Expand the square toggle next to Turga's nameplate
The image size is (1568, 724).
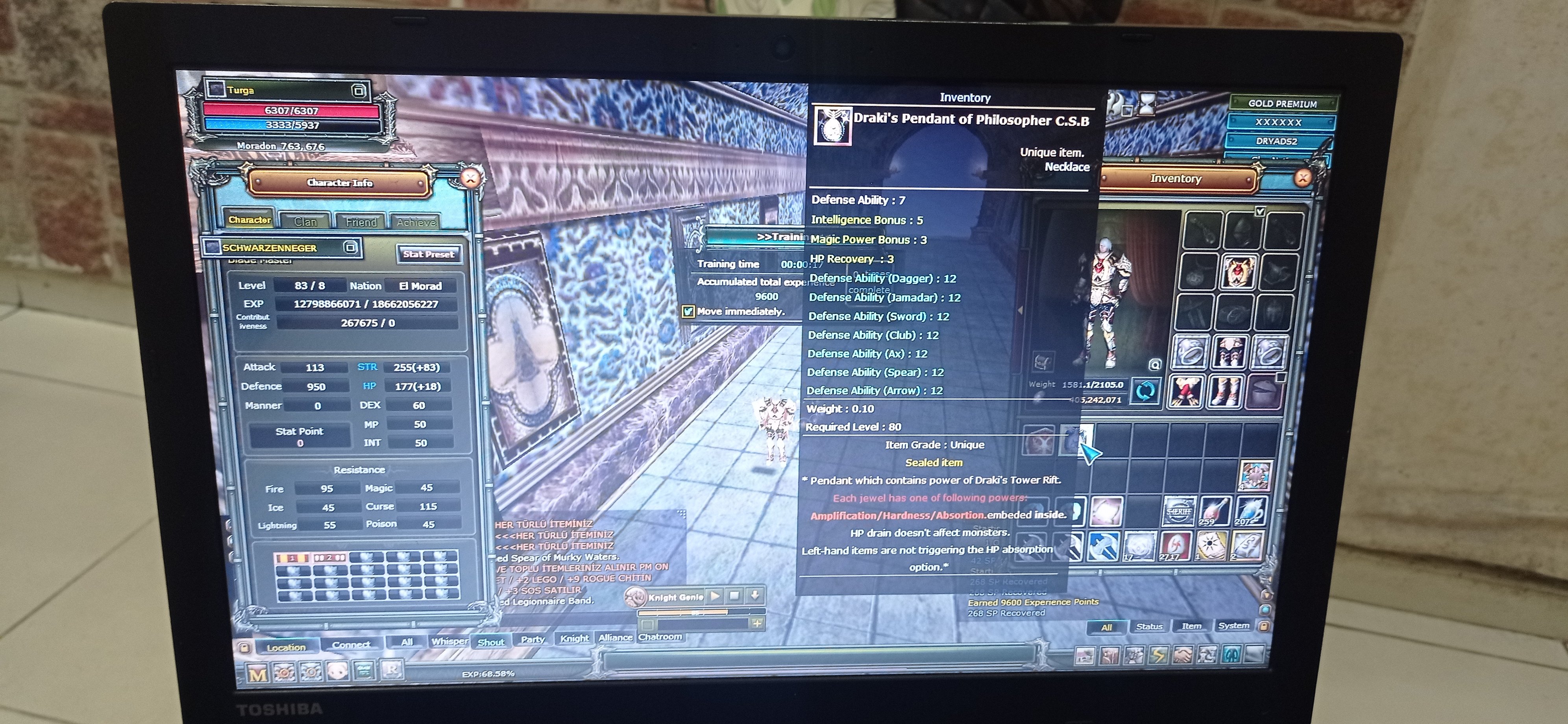click(x=359, y=90)
